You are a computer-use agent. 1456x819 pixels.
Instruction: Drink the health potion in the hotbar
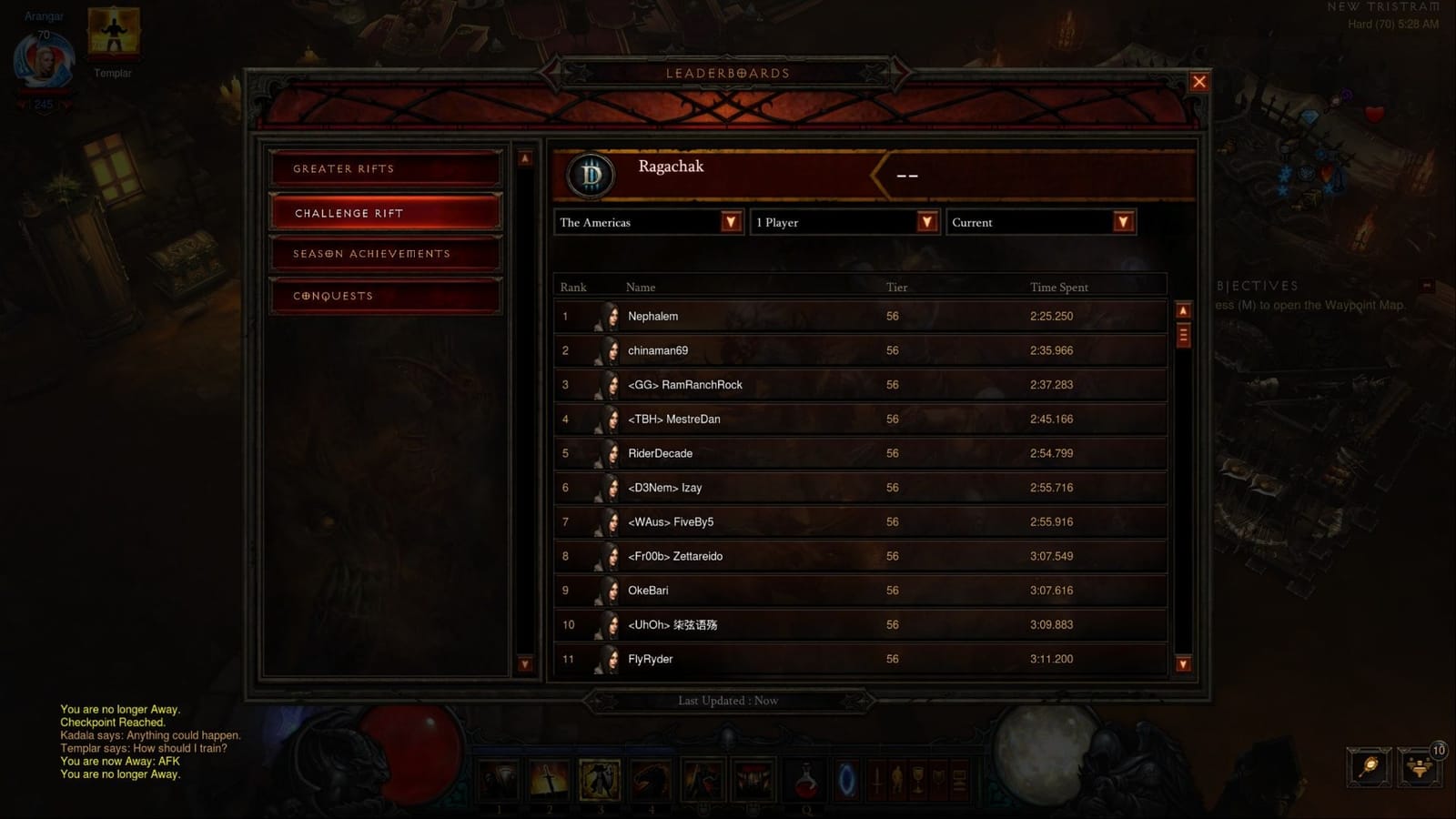[806, 781]
